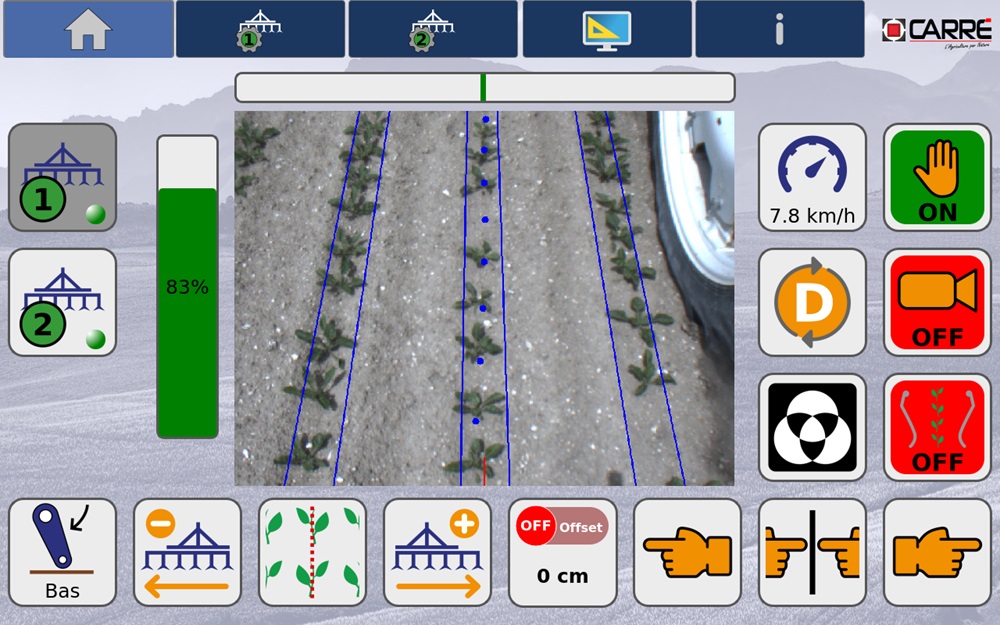Toggle the plant row guidance OFF button

click(x=936, y=427)
